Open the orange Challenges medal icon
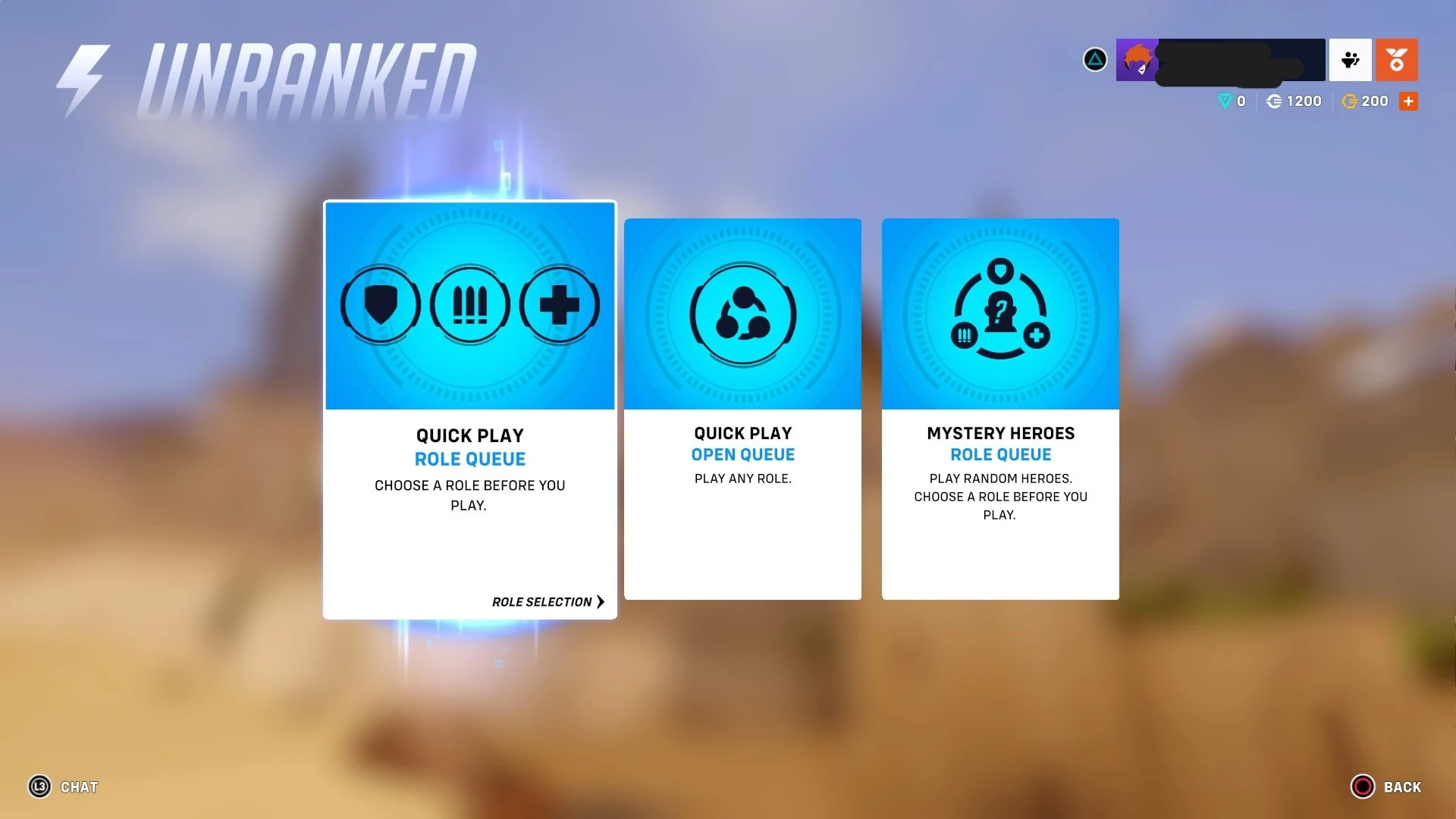The height and width of the screenshot is (819, 1456). [1398, 60]
